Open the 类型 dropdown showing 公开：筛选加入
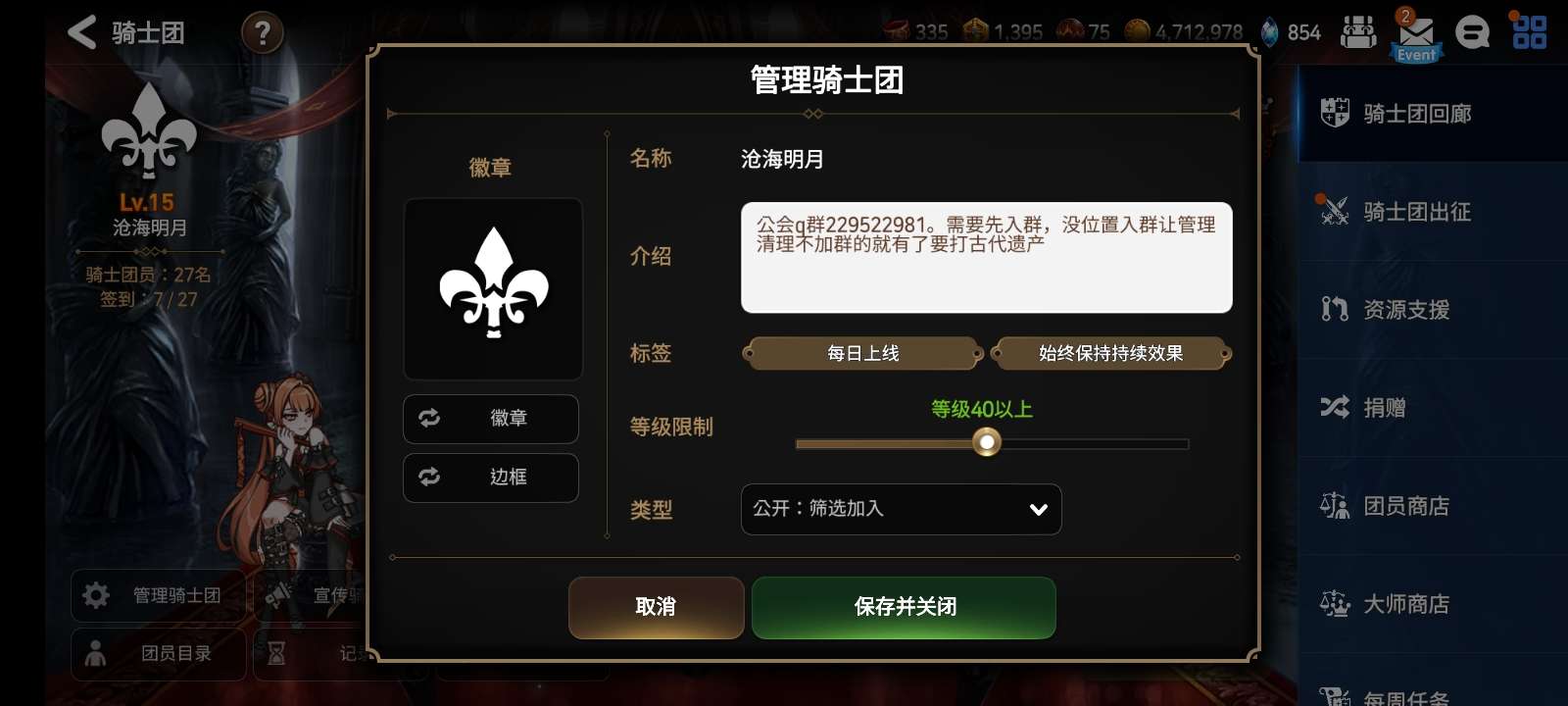 coord(901,509)
